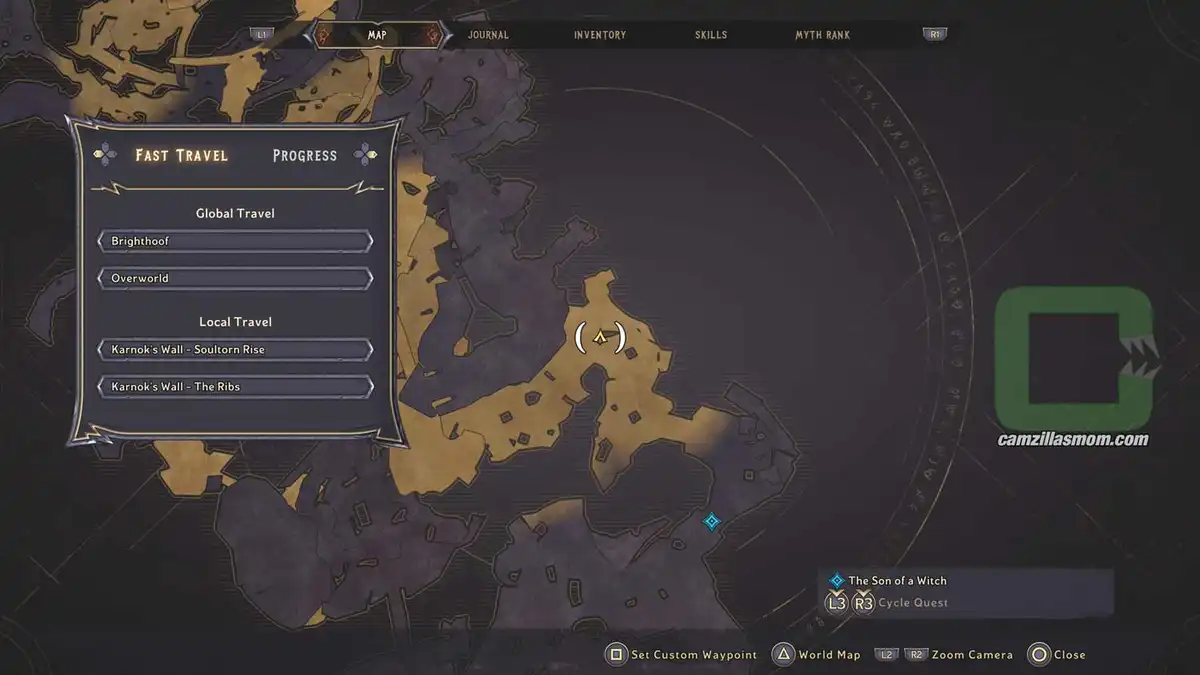Viewport: 1200px width, 675px height.
Task: Switch to the Progress panel tab
Action: (x=305, y=156)
